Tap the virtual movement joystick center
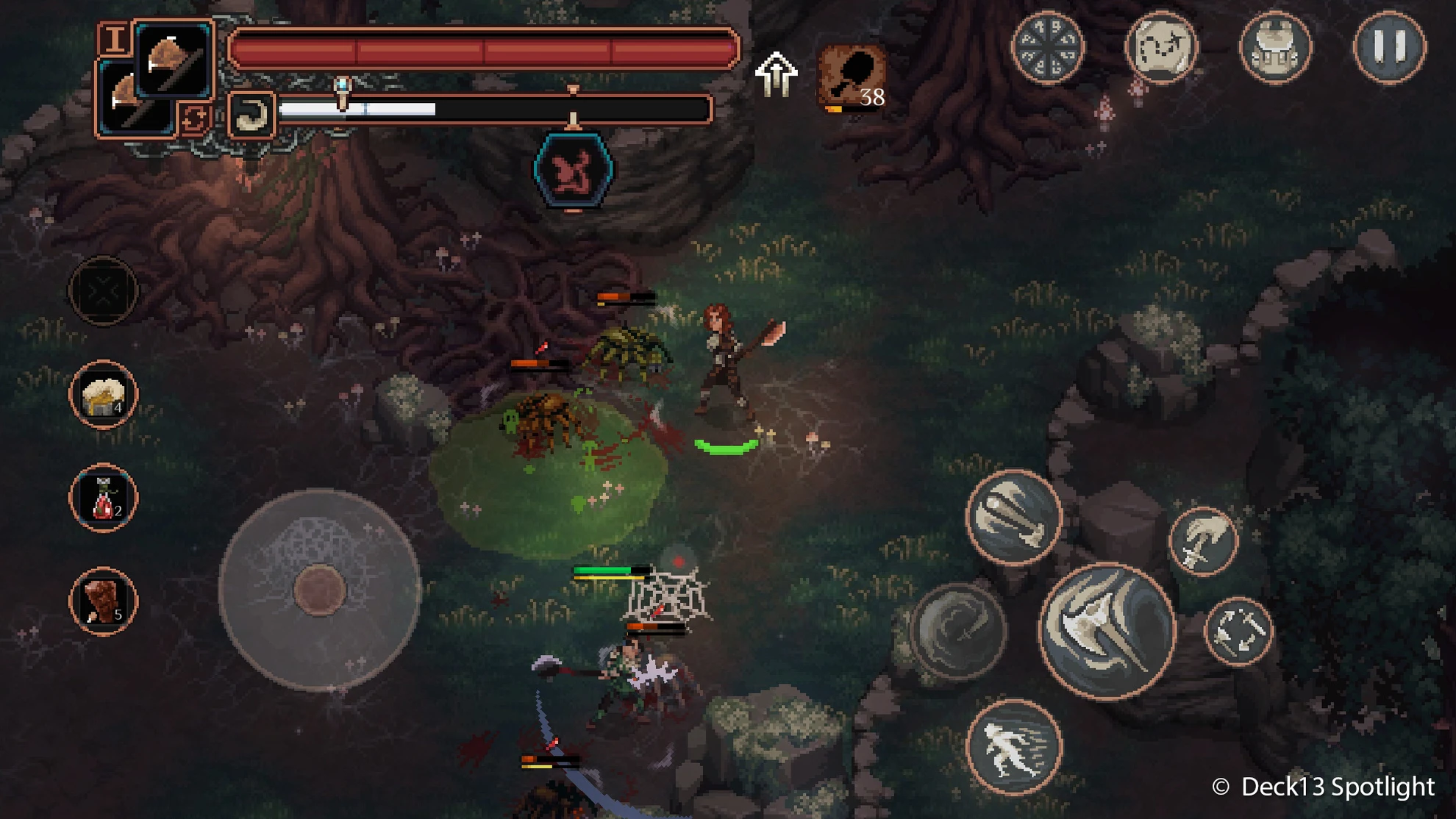Screen dimensions: 1456x819 point(320,590)
